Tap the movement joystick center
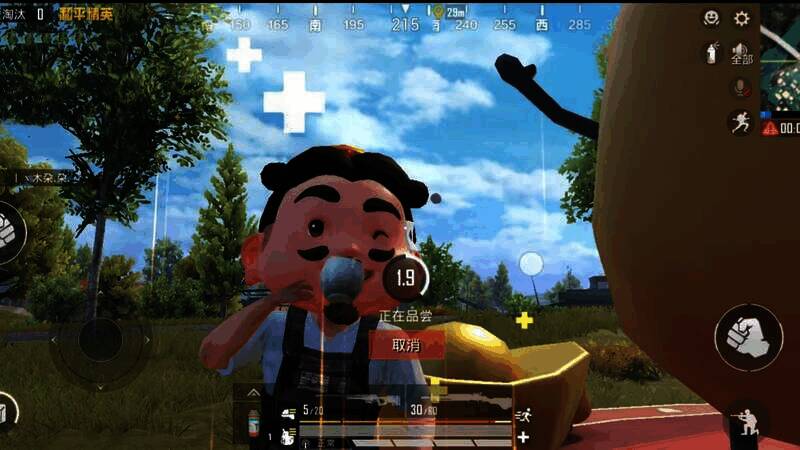This screenshot has height=450, width=800. pos(100,340)
